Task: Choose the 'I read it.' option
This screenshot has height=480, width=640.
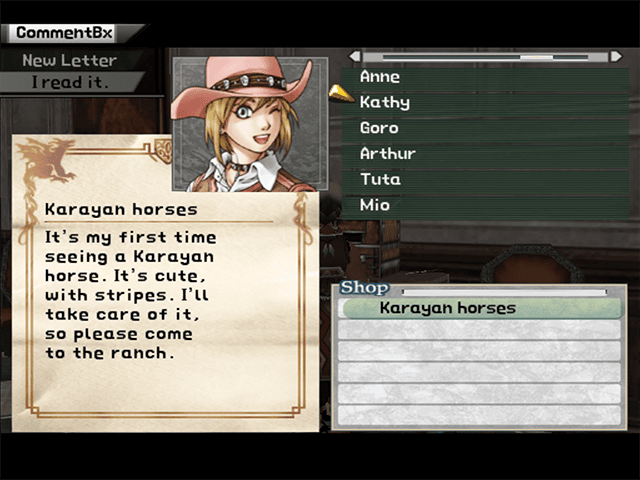Action: pos(69,82)
